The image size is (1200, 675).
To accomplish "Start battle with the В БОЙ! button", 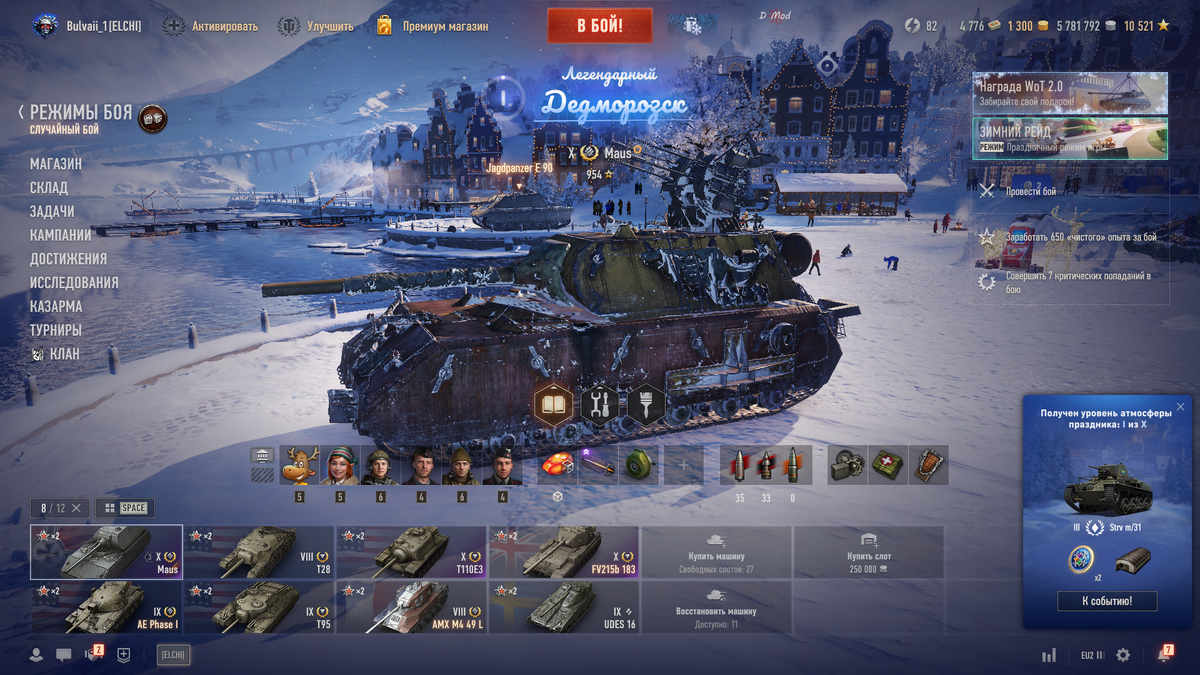I will (x=599, y=26).
